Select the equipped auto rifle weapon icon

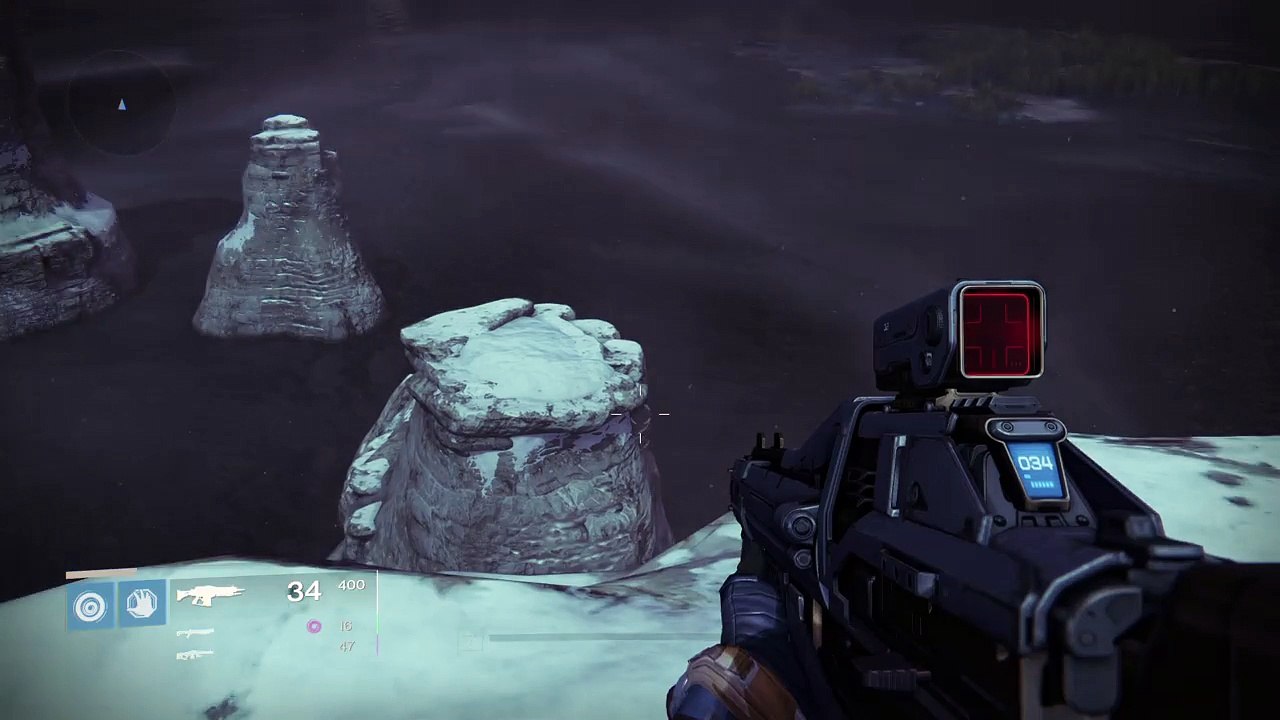pyautogui.click(x=210, y=595)
